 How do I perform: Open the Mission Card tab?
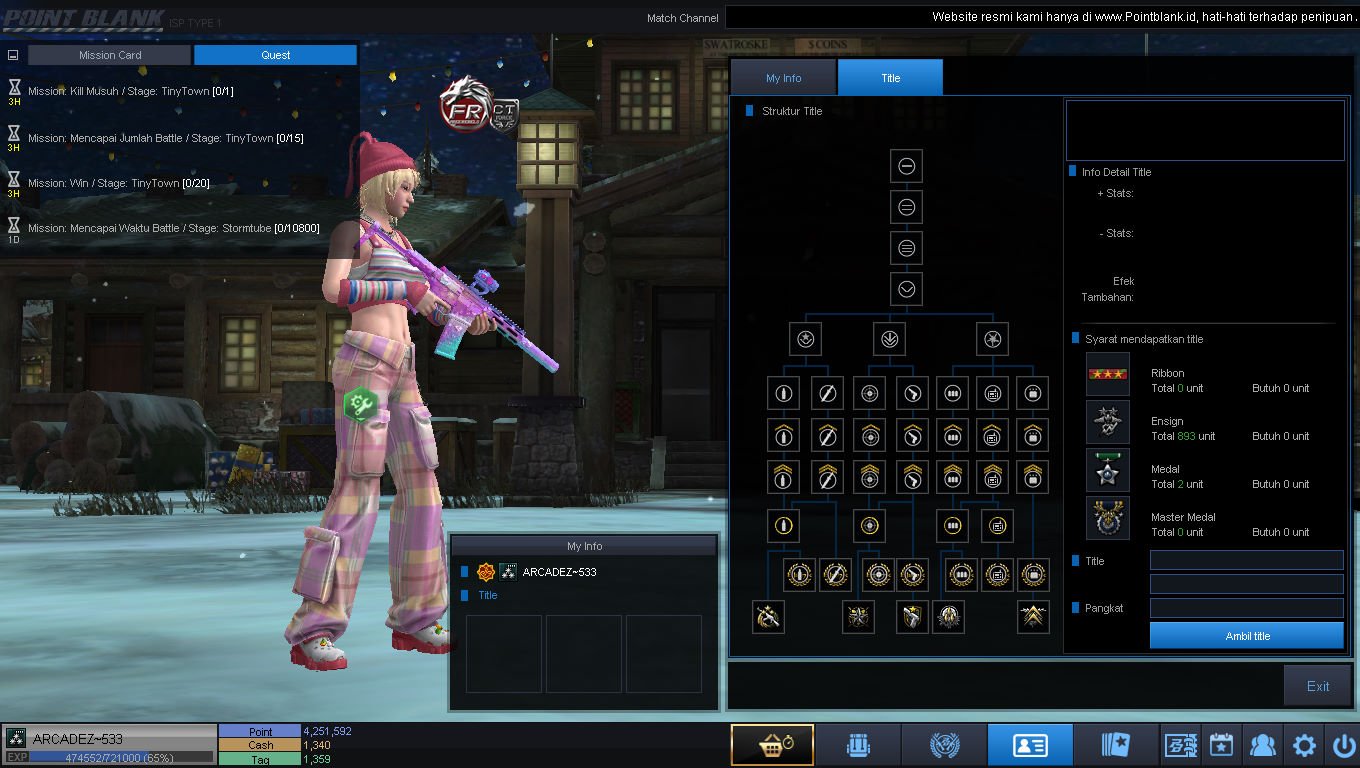click(x=110, y=55)
